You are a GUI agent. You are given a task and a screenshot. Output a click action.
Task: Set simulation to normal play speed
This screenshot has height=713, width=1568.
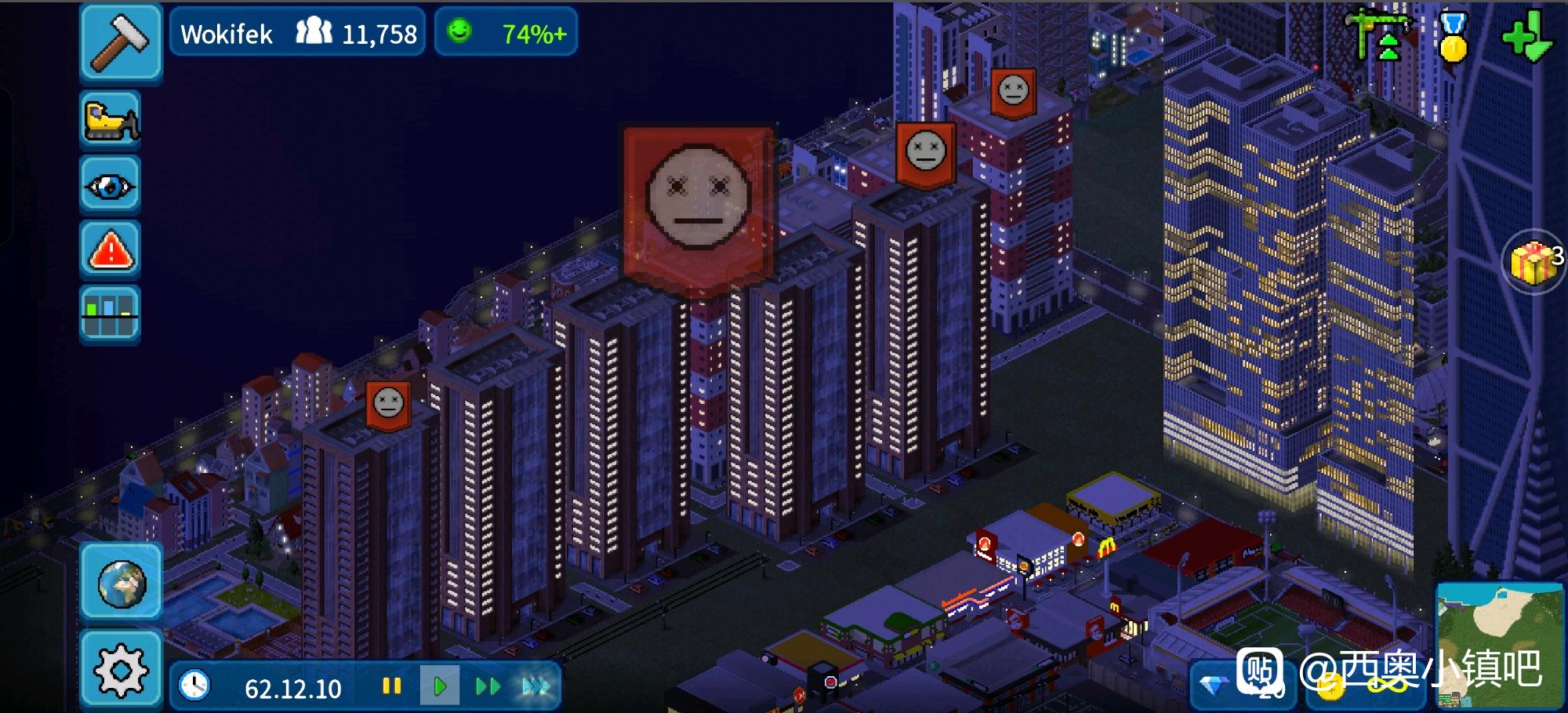(439, 687)
